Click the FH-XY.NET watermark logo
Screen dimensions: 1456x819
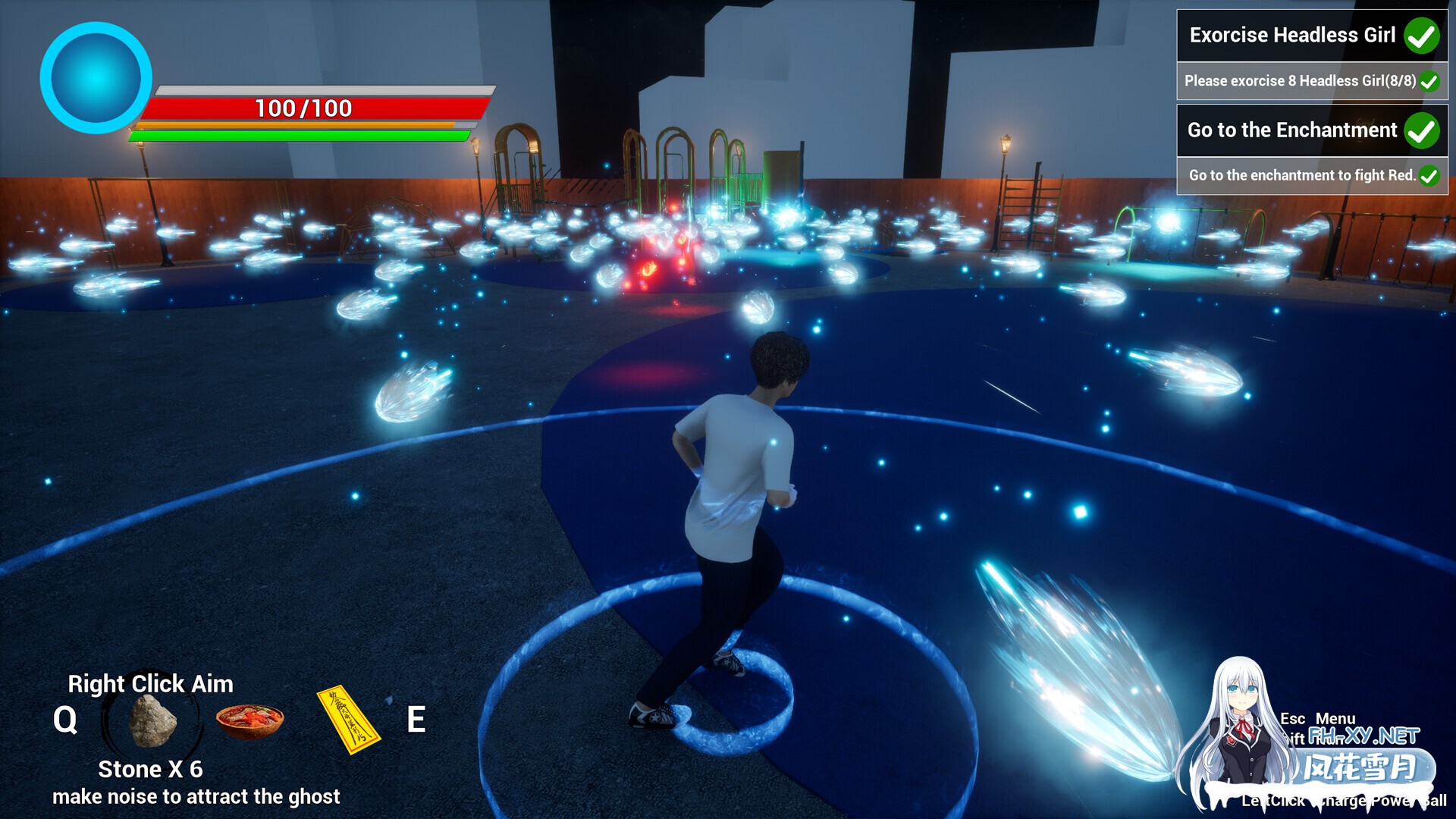coord(1363,736)
